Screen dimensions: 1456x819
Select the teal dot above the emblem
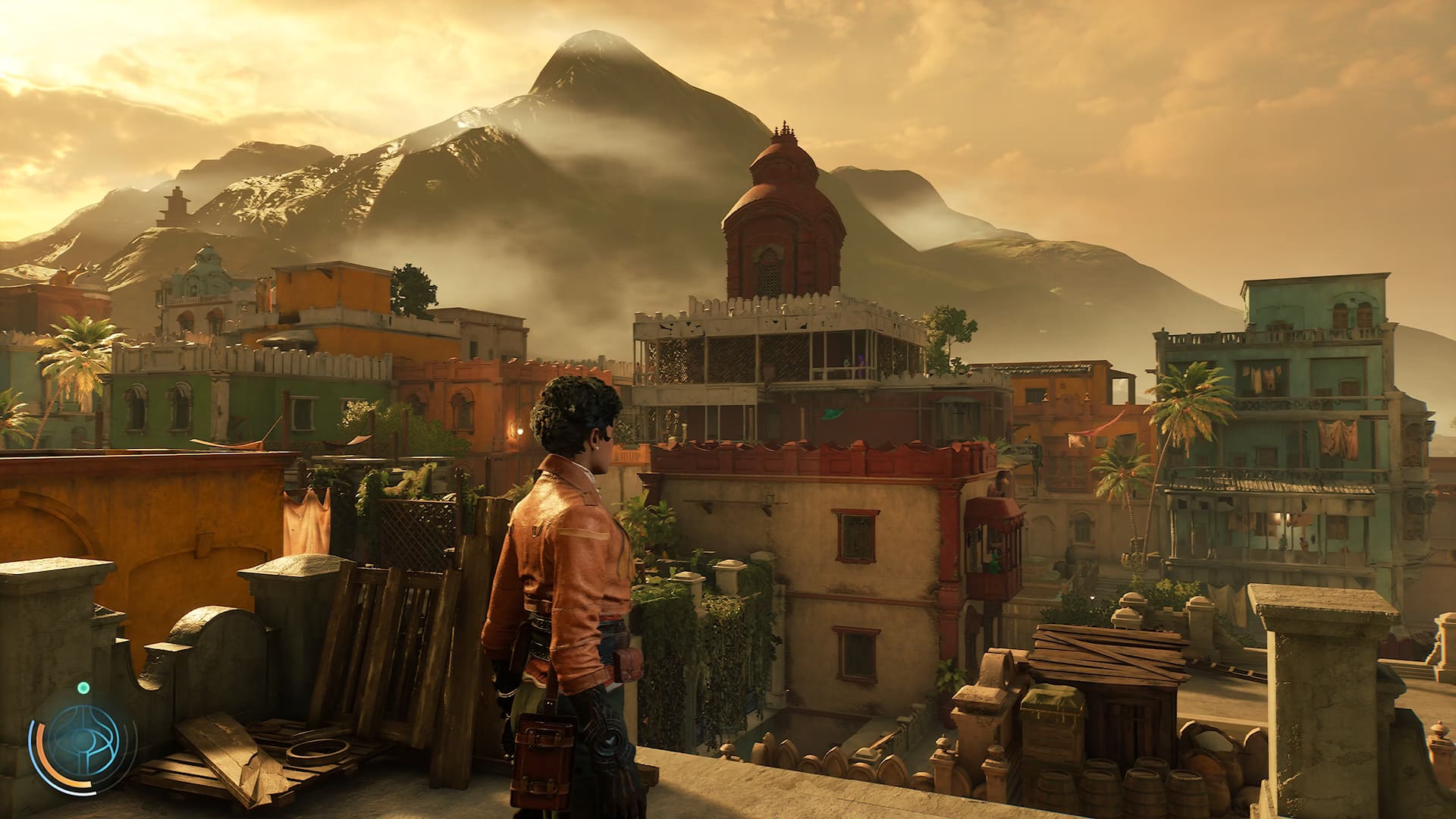[83, 688]
